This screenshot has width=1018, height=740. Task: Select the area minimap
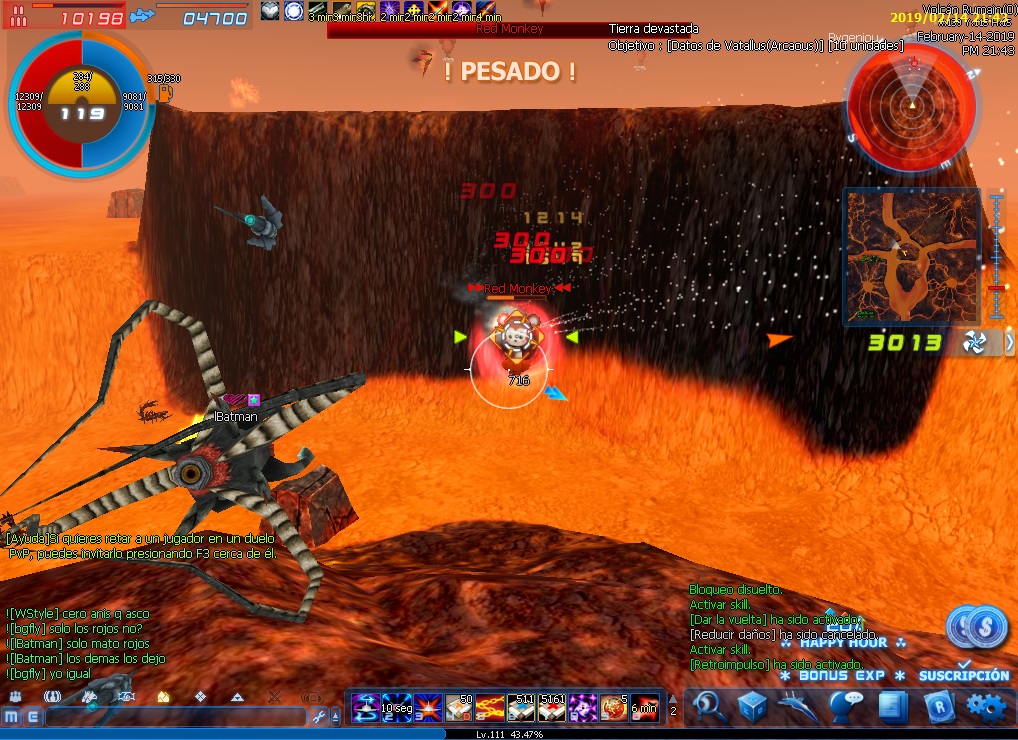click(x=911, y=256)
